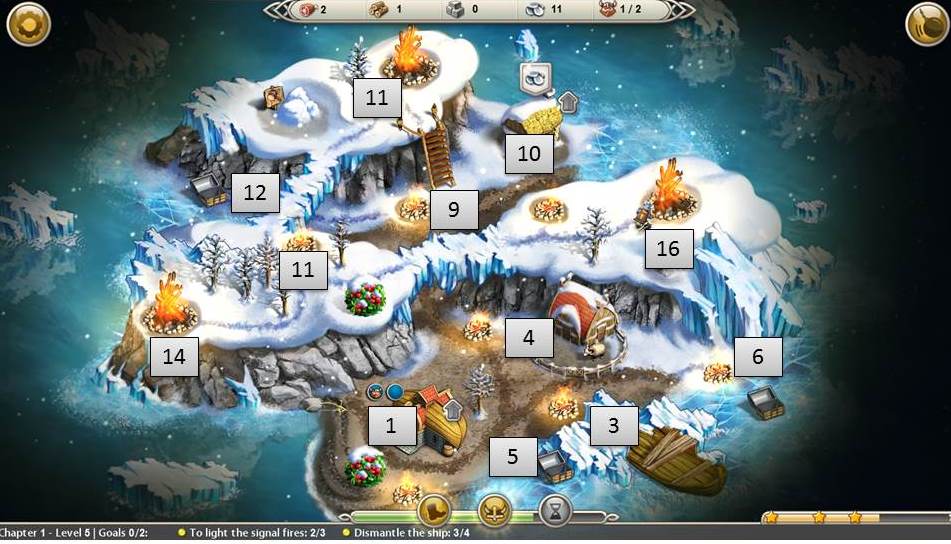951x544 pixels.
Task: Click the upgrade arrow beside the main hut
Action: point(453,409)
